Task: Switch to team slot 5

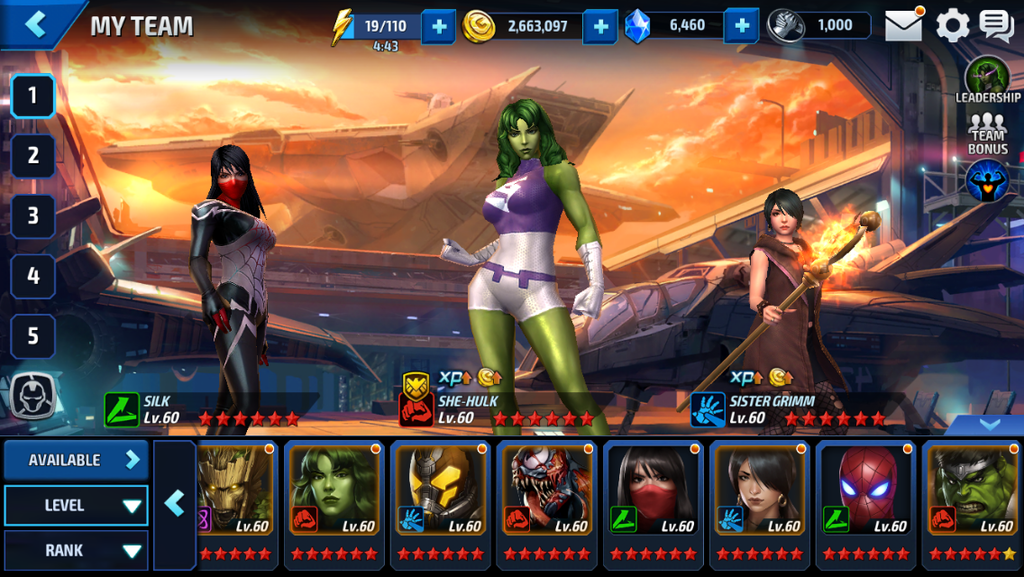Action: pyautogui.click(x=33, y=336)
